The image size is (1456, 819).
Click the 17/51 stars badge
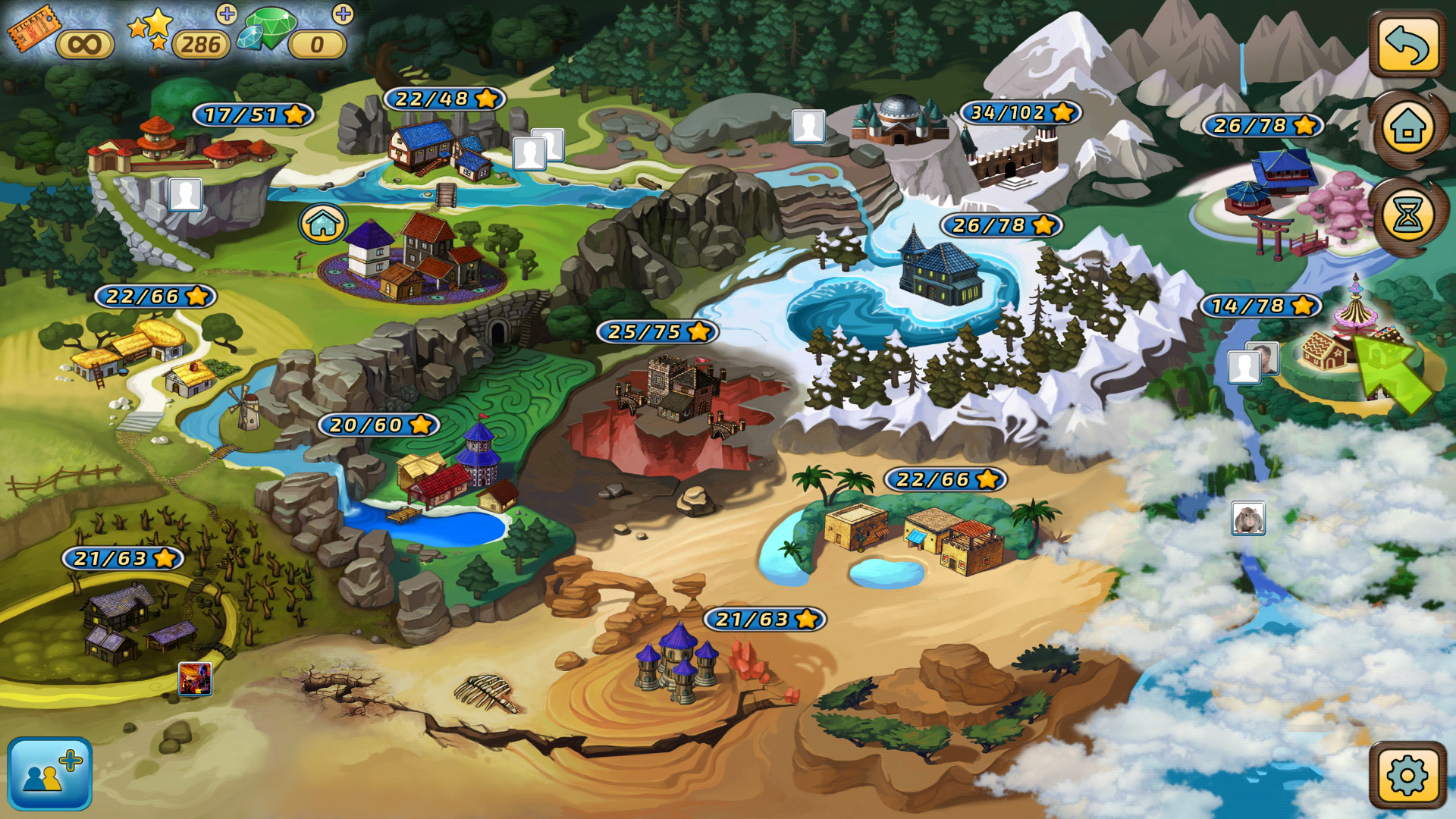255,115
